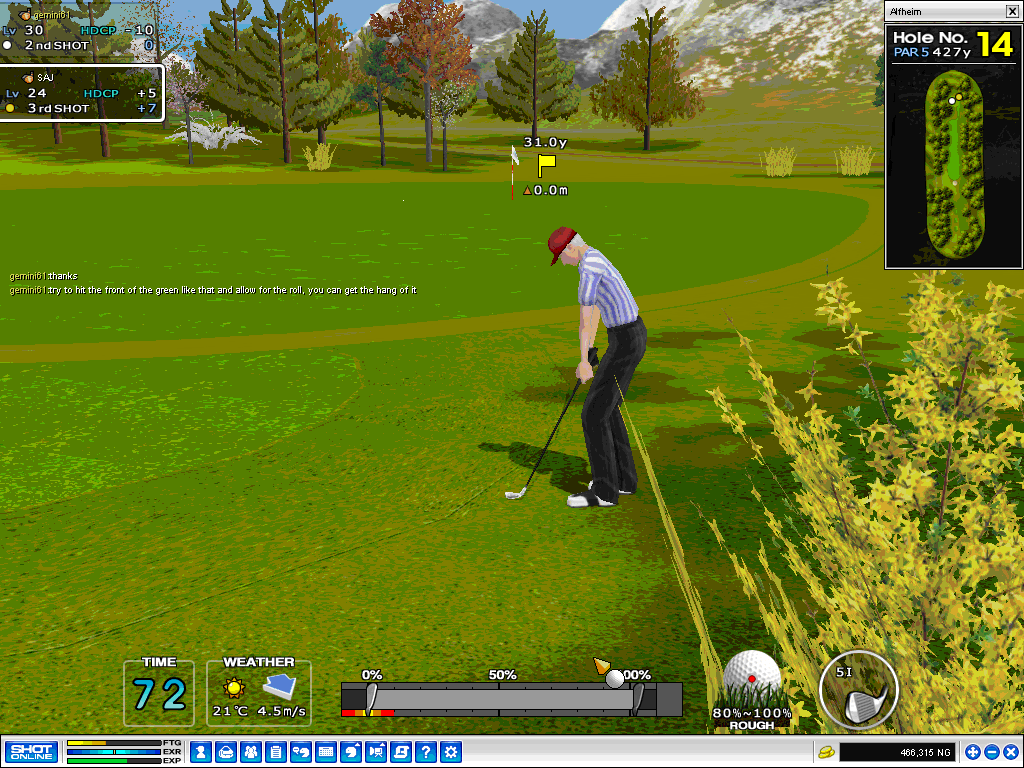Open the character profile icon
1024x768 pixels.
200,752
